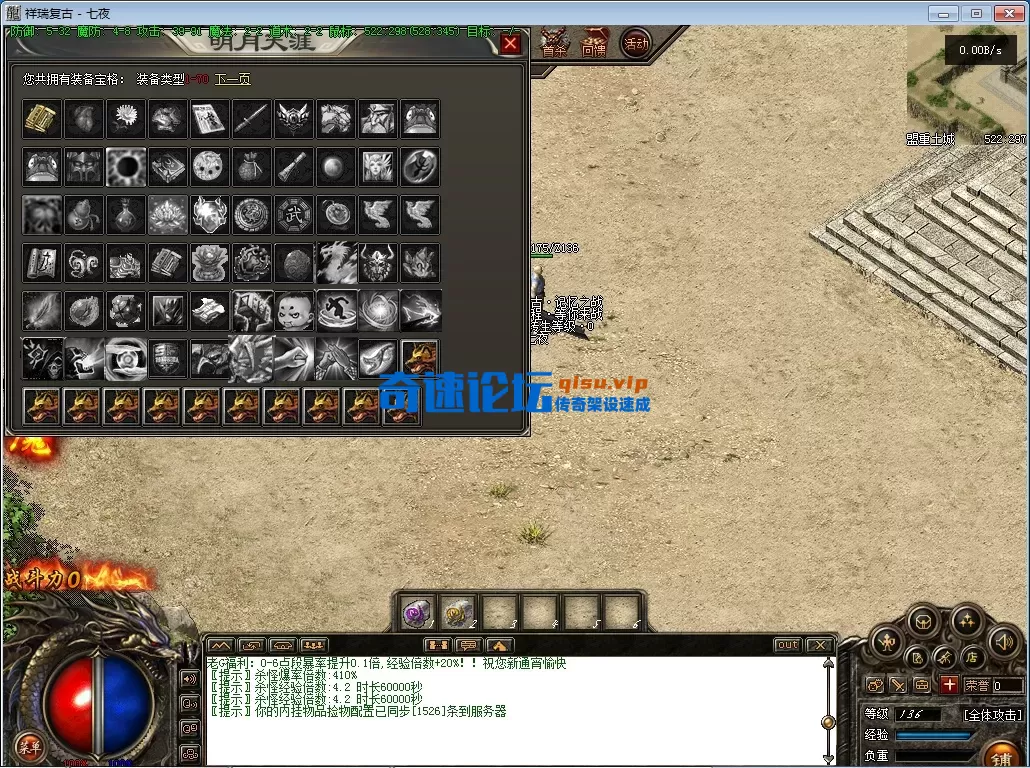Screen dimensions: 1030x768
Task: Open the 菜单 menu button
Action: coord(30,746)
